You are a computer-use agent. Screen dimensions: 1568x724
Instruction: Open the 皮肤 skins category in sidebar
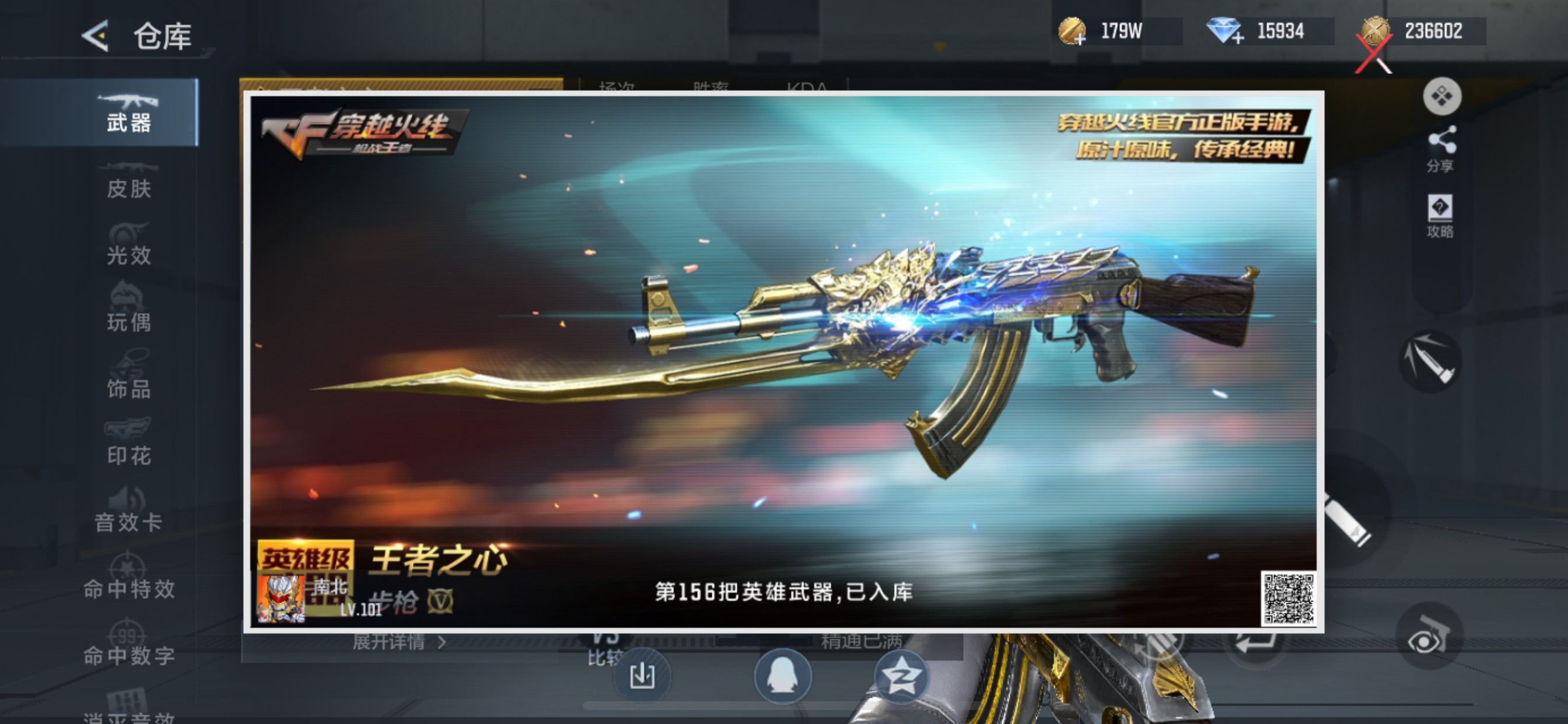click(x=128, y=180)
